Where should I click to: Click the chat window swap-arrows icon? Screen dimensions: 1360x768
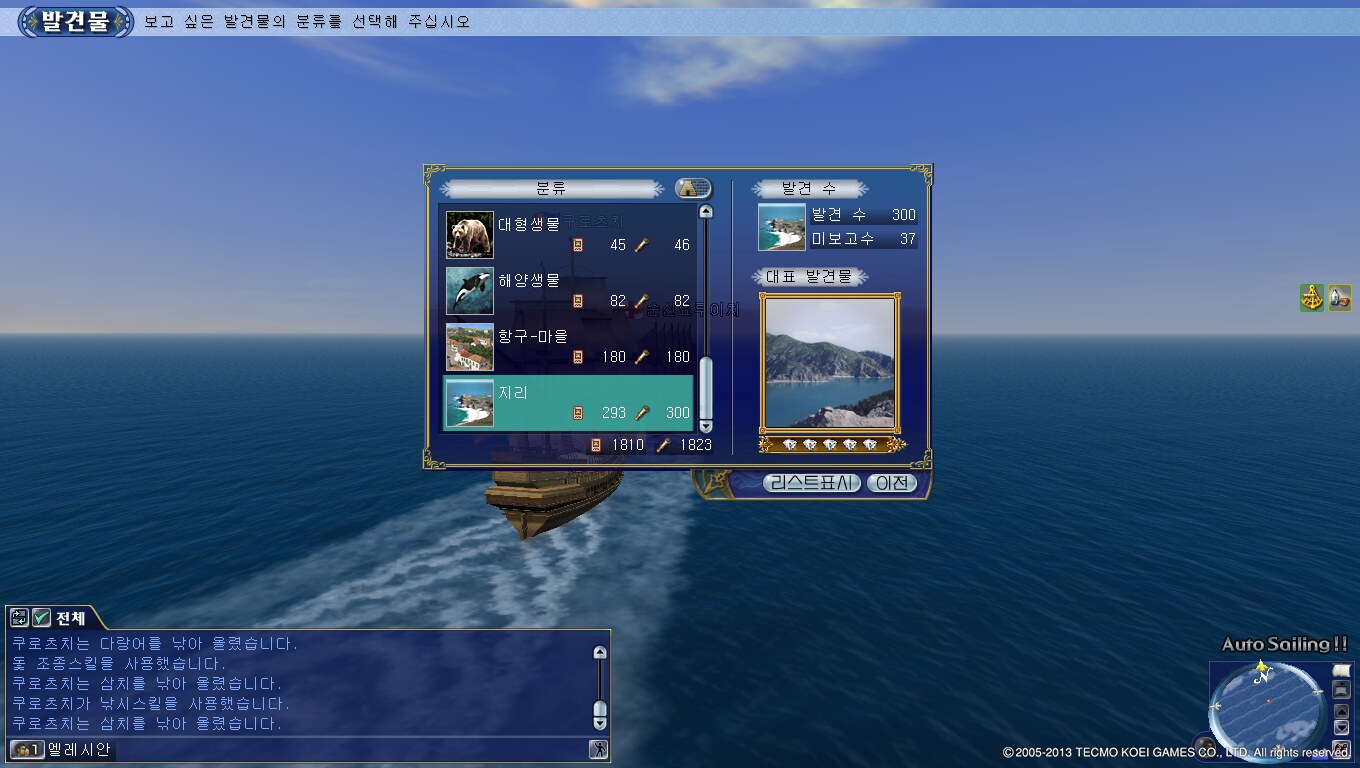click(19, 618)
